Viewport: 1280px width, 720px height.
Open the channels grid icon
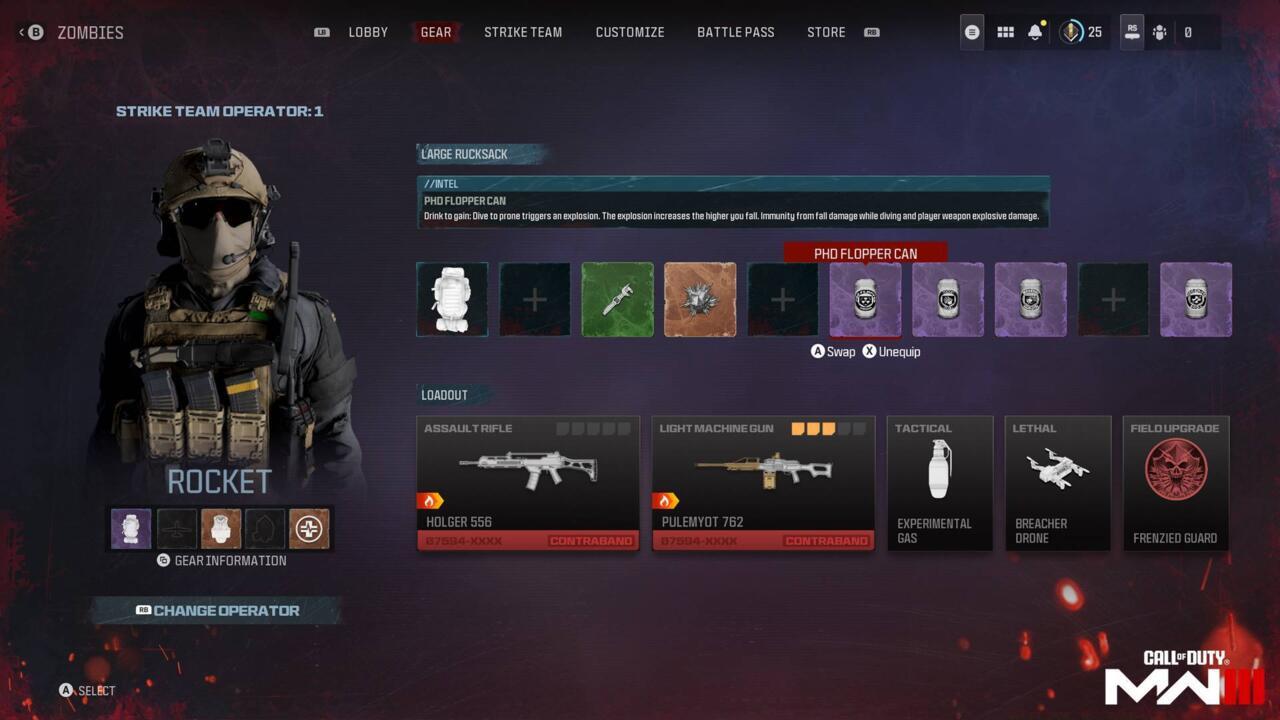coord(1005,31)
